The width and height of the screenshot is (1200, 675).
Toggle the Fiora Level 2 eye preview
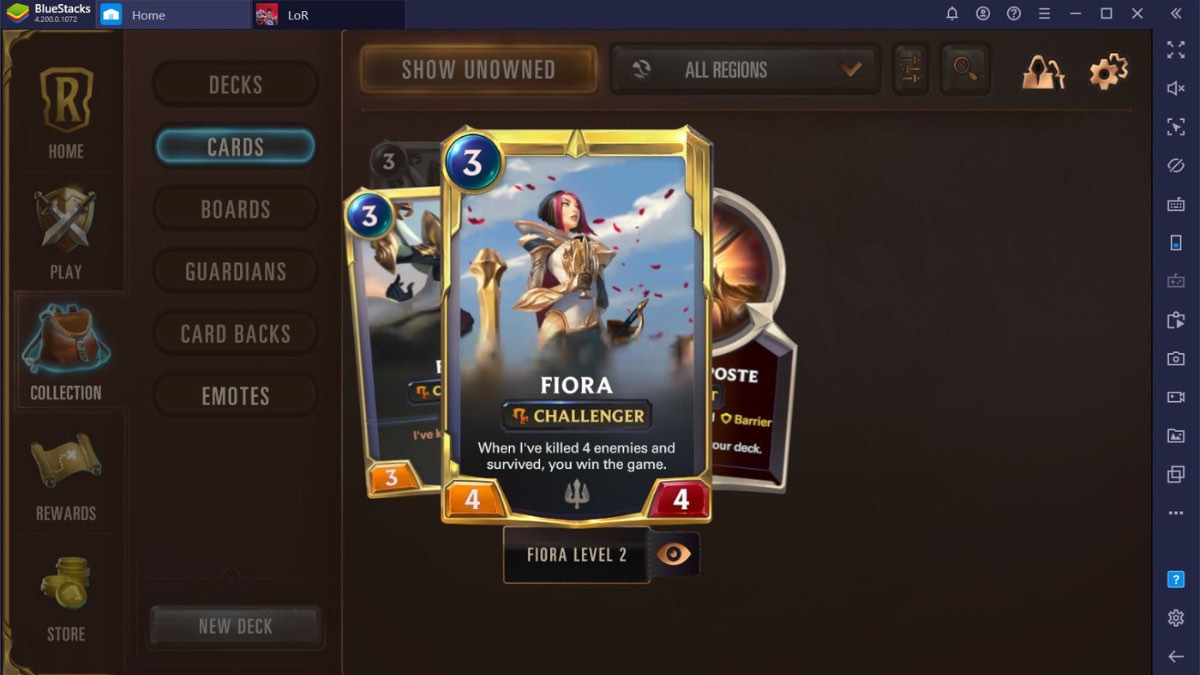(x=674, y=554)
